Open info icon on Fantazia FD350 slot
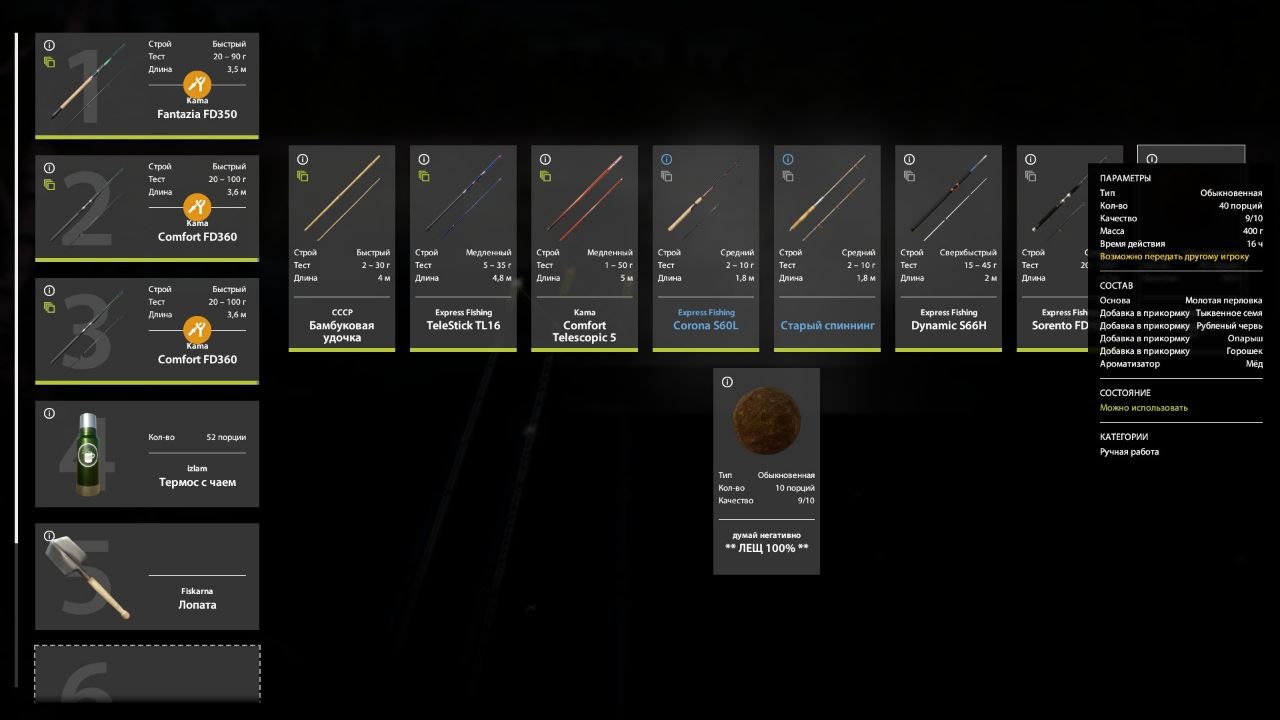1280x720 pixels. pos(49,45)
